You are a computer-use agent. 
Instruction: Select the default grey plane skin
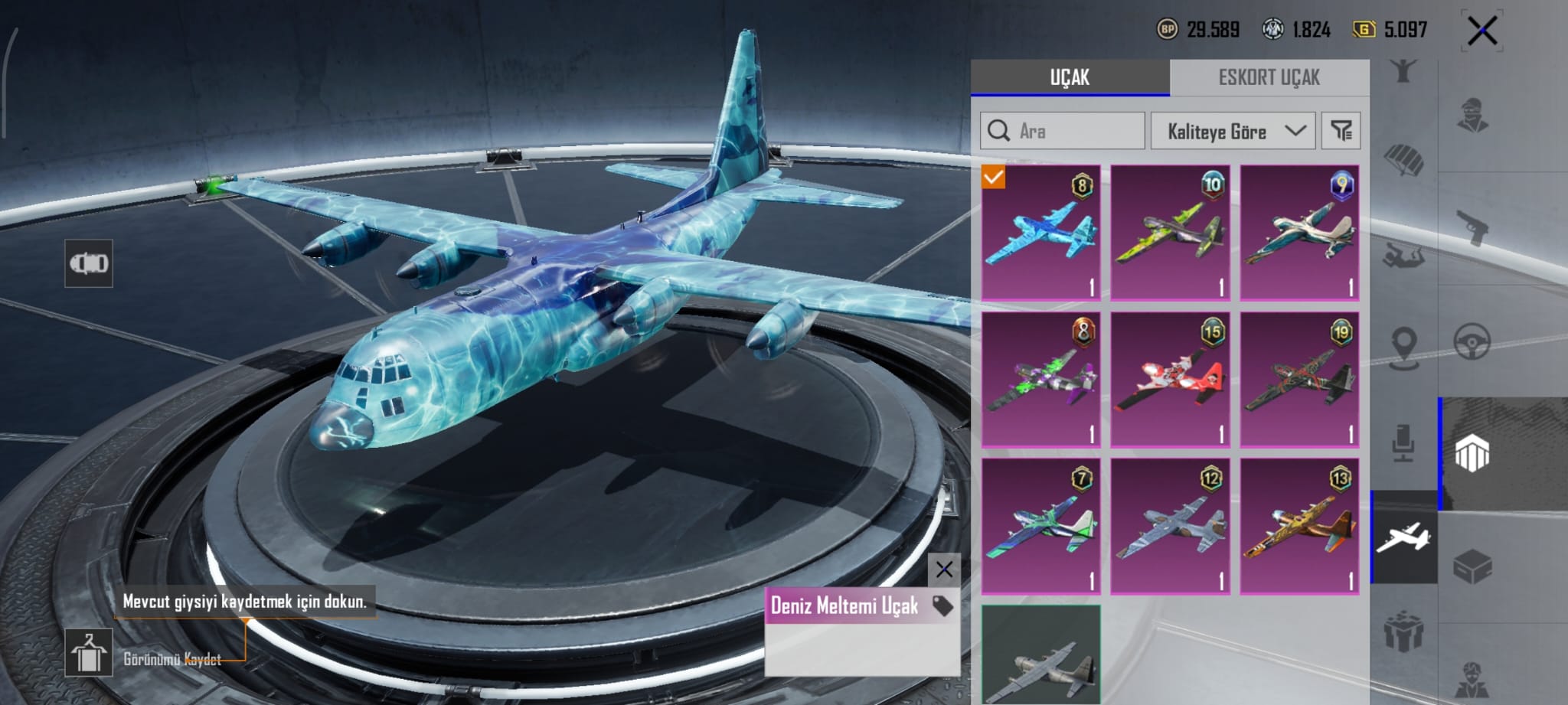(1040, 655)
